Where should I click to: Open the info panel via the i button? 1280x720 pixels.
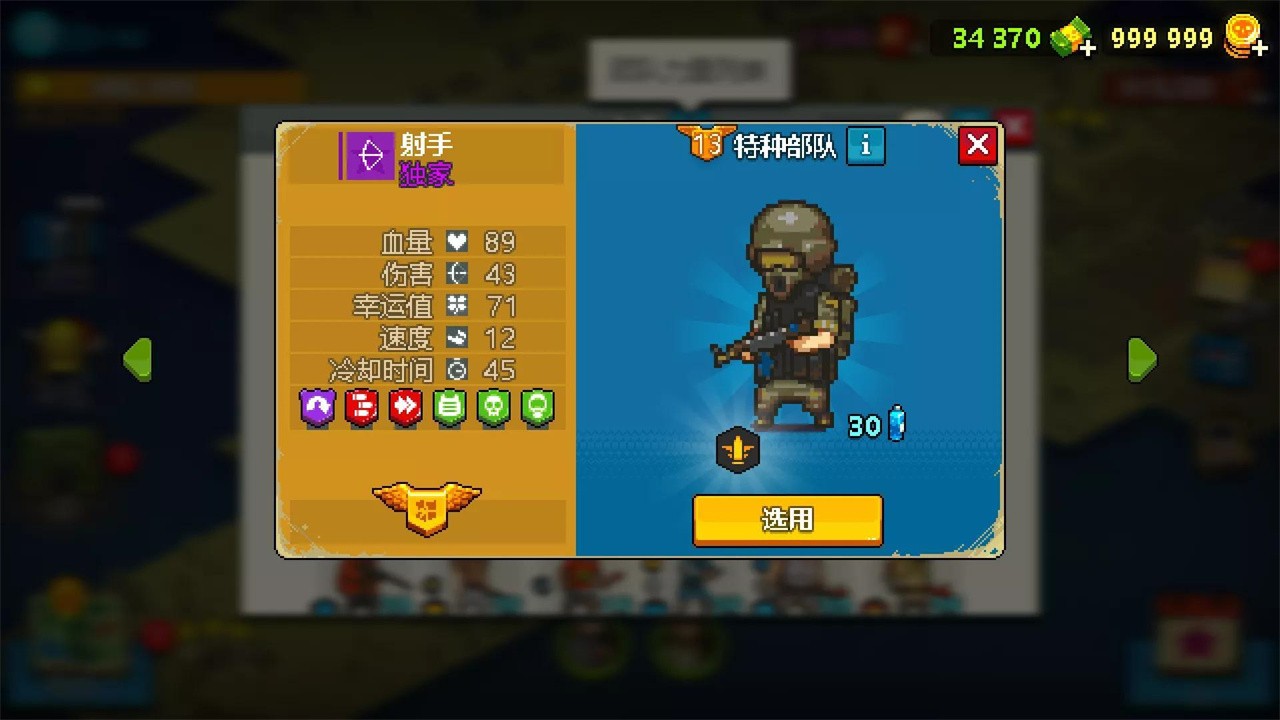[x=864, y=146]
